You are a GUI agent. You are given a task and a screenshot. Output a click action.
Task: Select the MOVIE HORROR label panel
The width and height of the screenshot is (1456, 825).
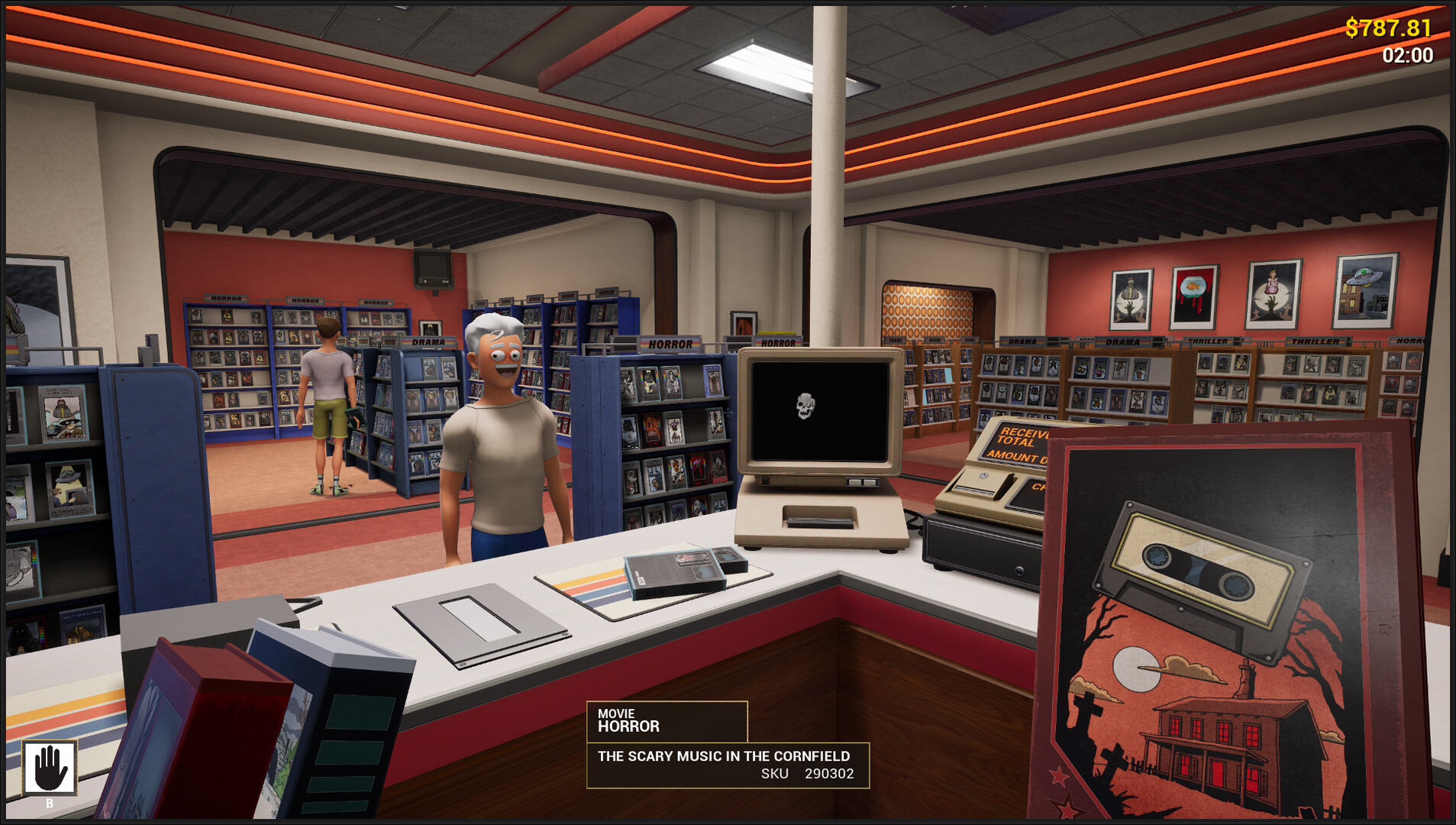tap(664, 720)
